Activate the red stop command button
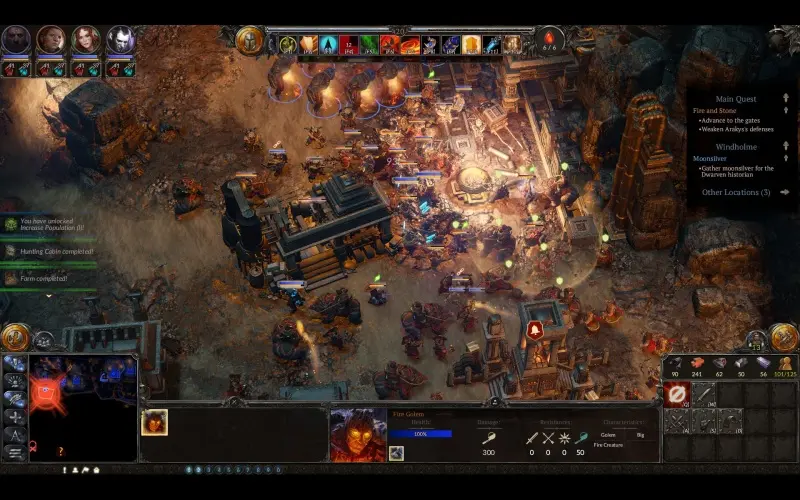The height and width of the screenshot is (500, 800). (x=677, y=394)
